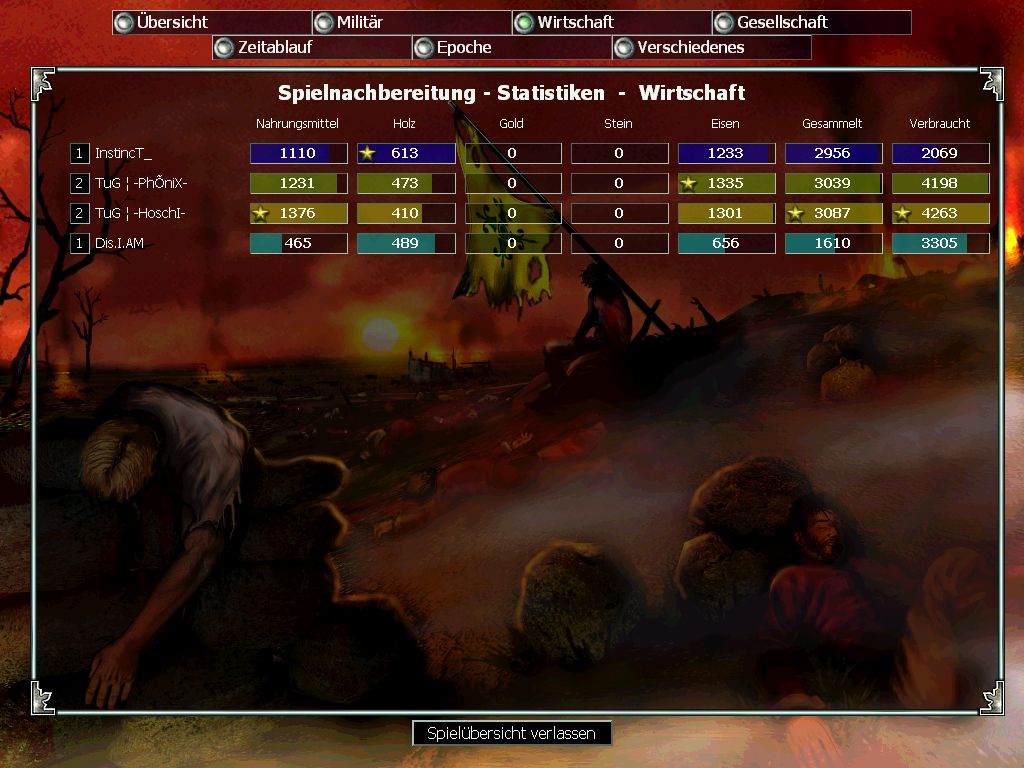
Task: Select player row InstincT_
Action: 124,153
